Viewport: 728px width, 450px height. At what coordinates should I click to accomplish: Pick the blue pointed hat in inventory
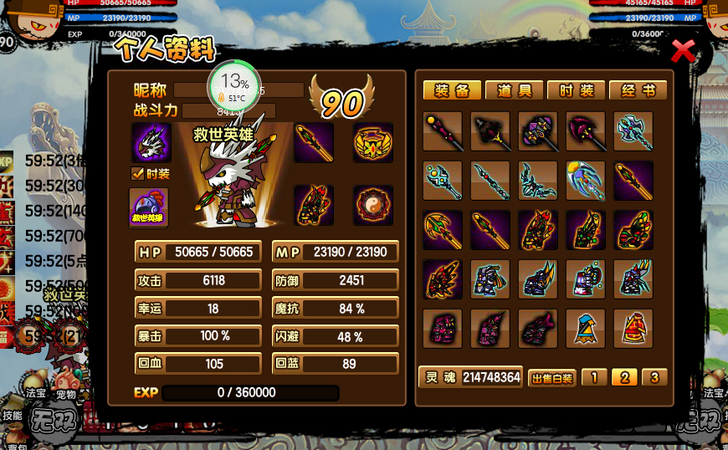pos(586,328)
